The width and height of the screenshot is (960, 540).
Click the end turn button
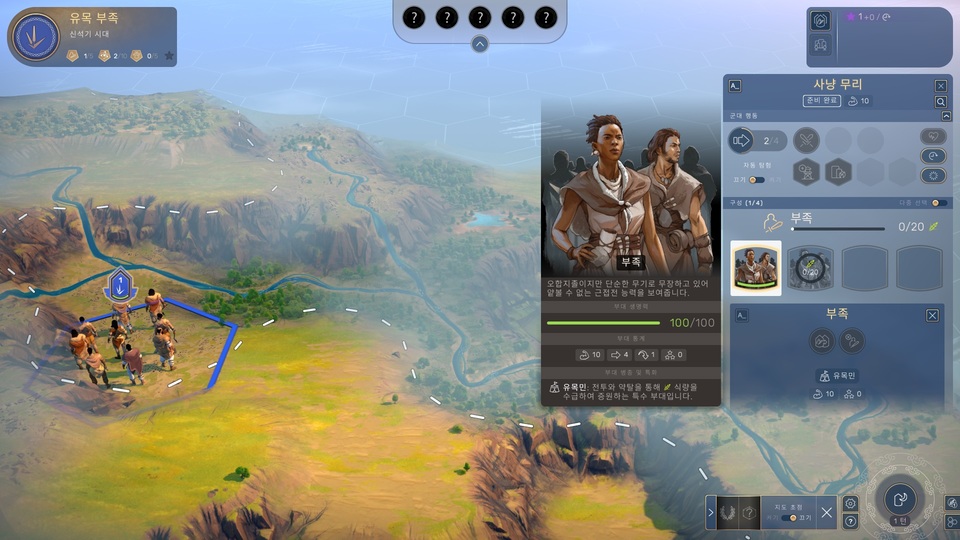(x=900, y=499)
